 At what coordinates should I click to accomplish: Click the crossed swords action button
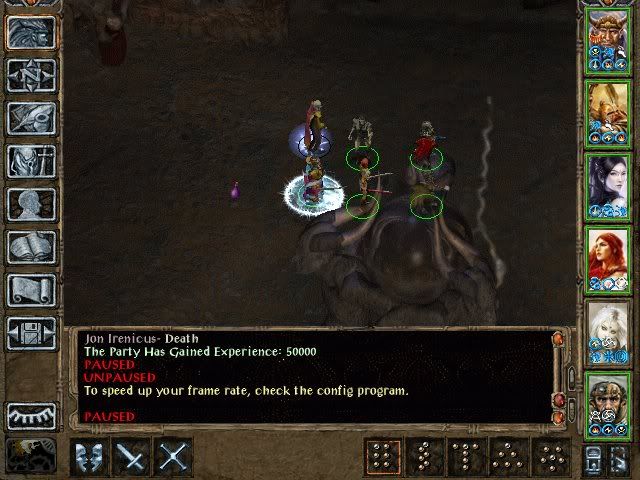point(173,458)
